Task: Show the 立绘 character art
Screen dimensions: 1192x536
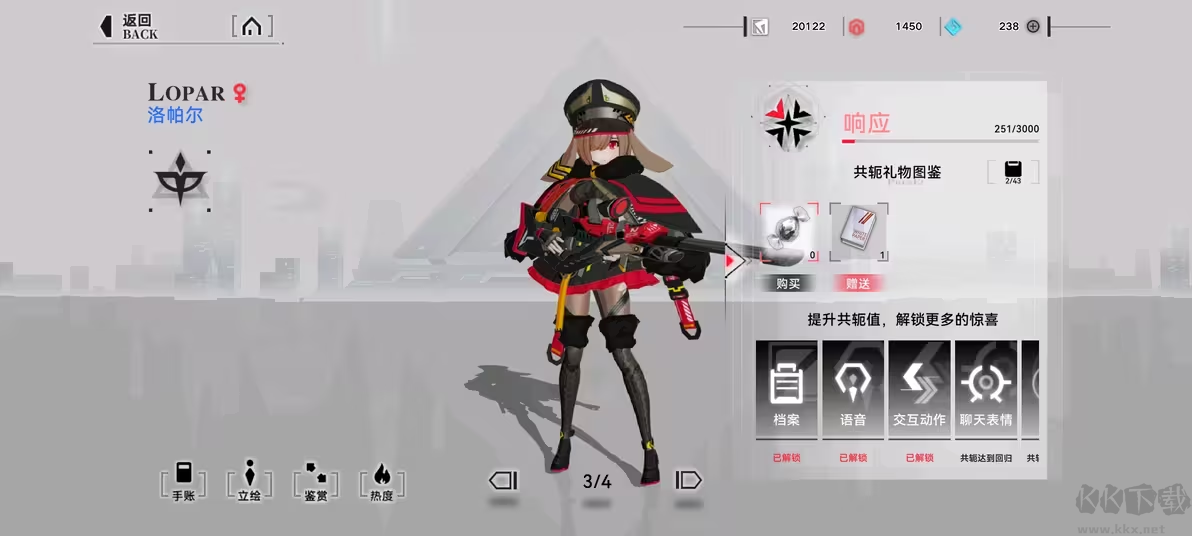Action: [x=249, y=481]
